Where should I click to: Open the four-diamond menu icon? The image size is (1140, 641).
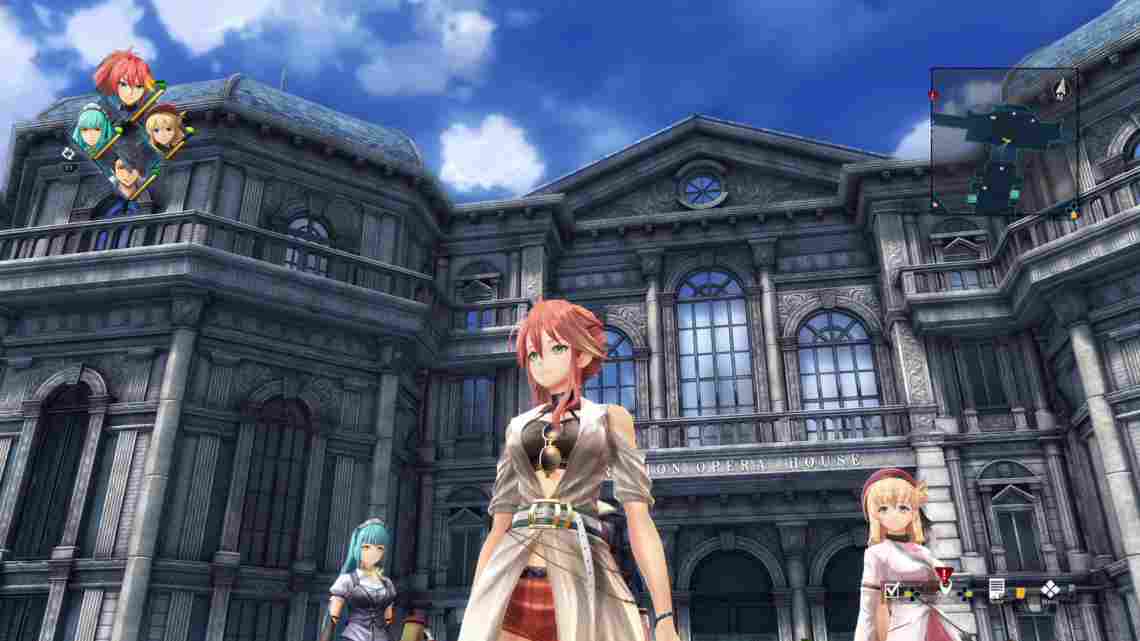tap(1050, 589)
